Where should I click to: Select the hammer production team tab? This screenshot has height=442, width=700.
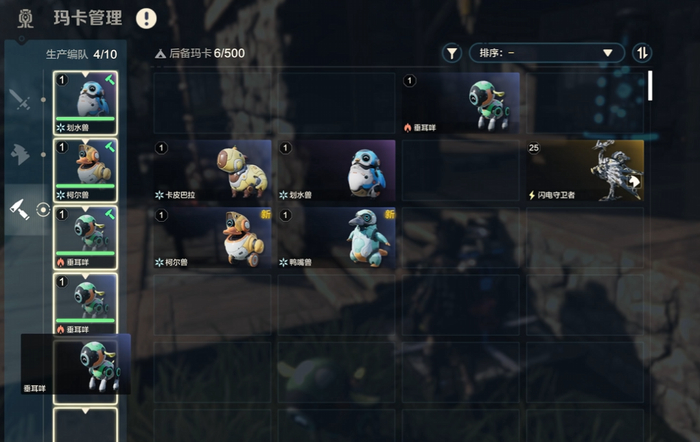coord(20,208)
